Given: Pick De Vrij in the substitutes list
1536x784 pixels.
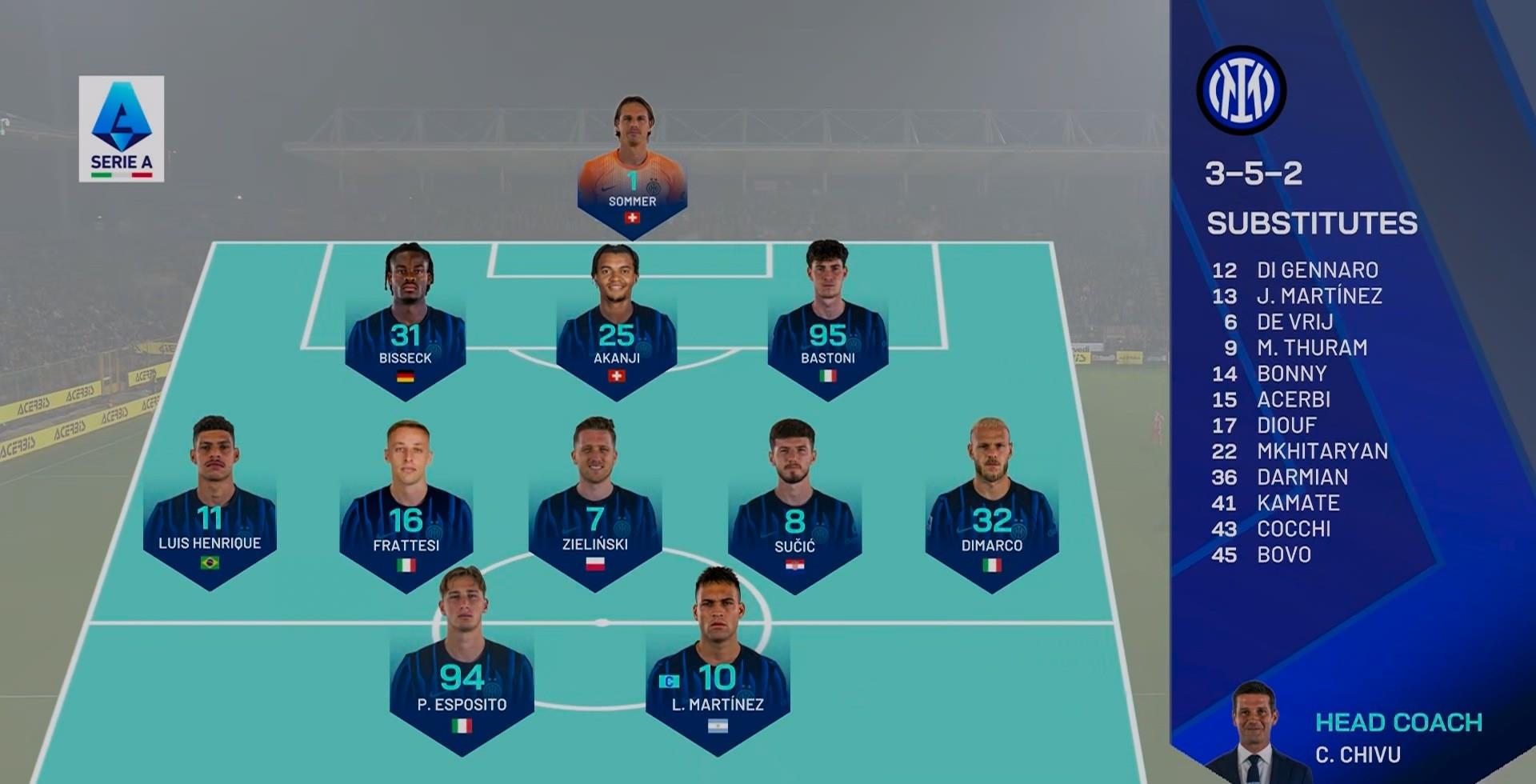Looking at the screenshot, I should pos(1294,322).
